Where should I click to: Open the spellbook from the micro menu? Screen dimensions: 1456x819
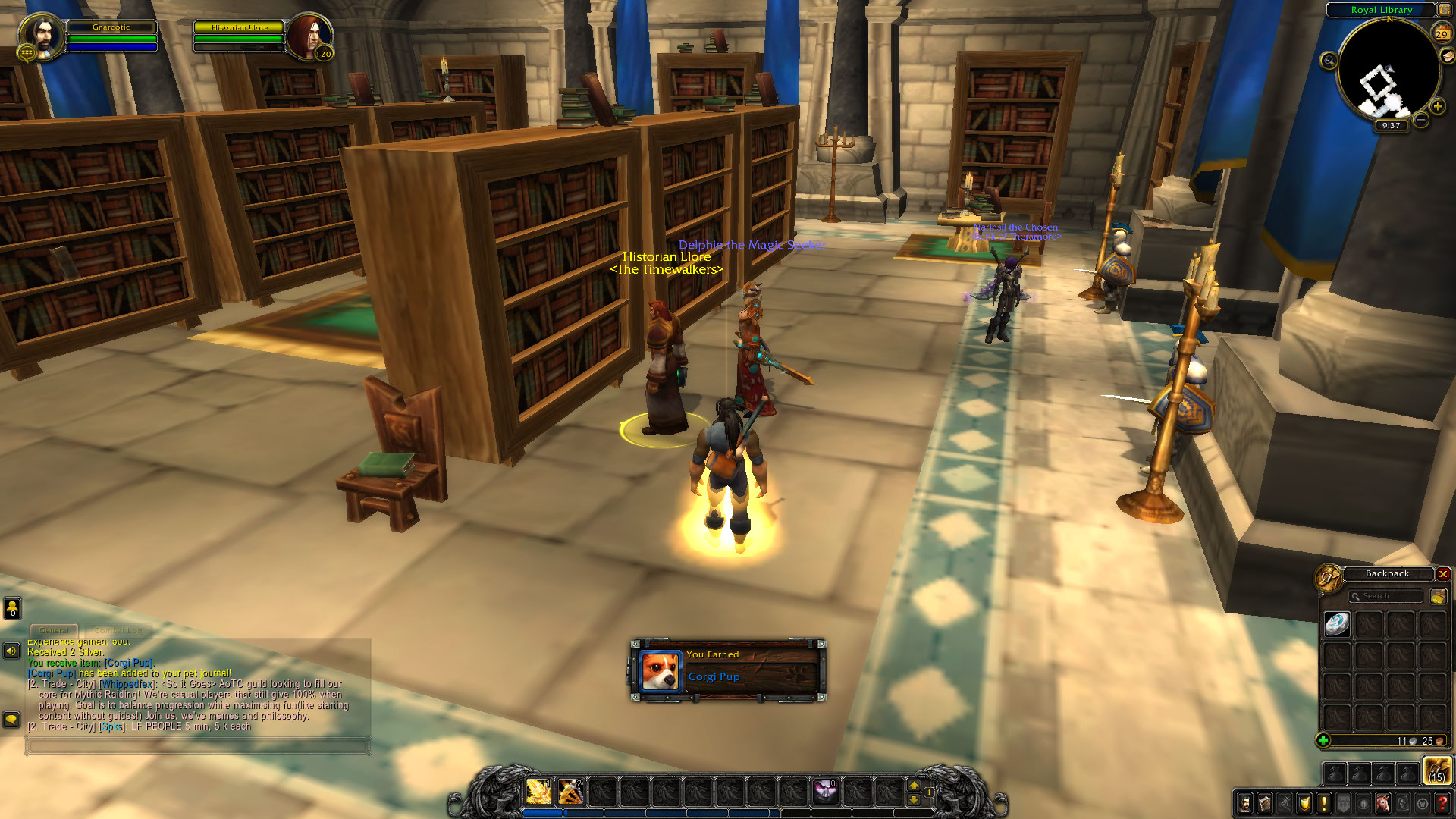1265,803
